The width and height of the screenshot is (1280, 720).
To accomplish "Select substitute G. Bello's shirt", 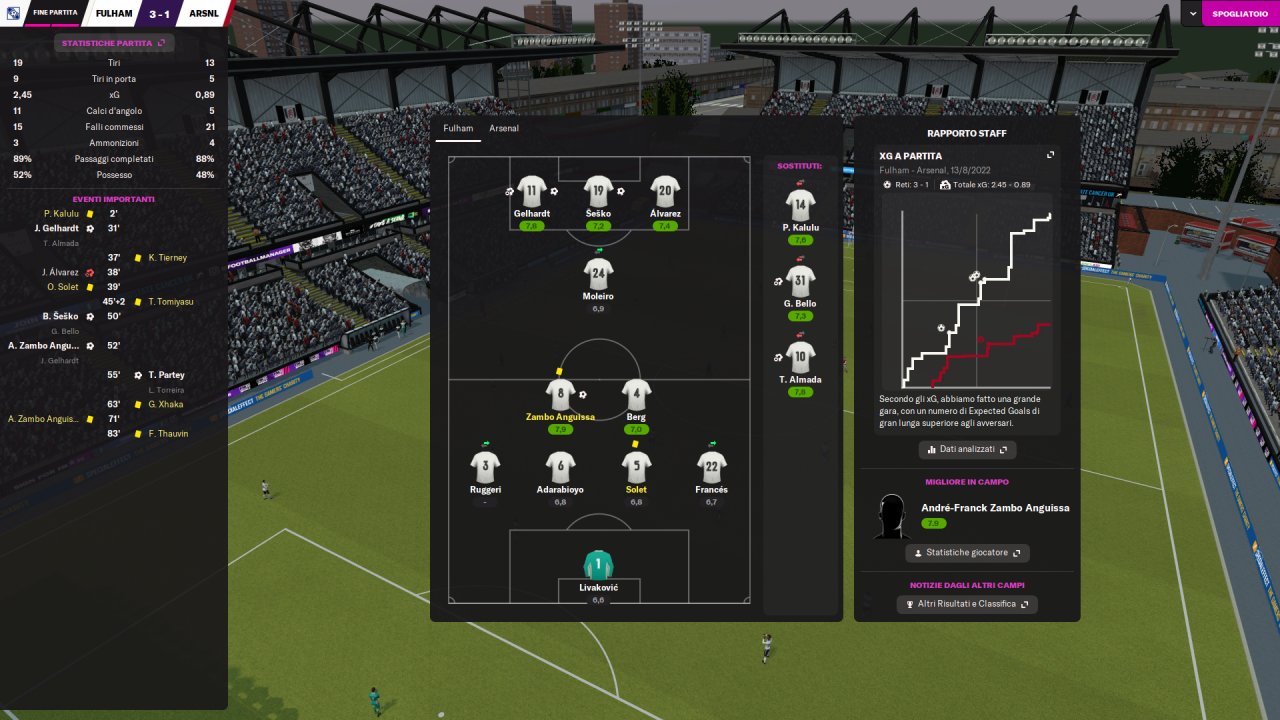I will click(x=800, y=281).
